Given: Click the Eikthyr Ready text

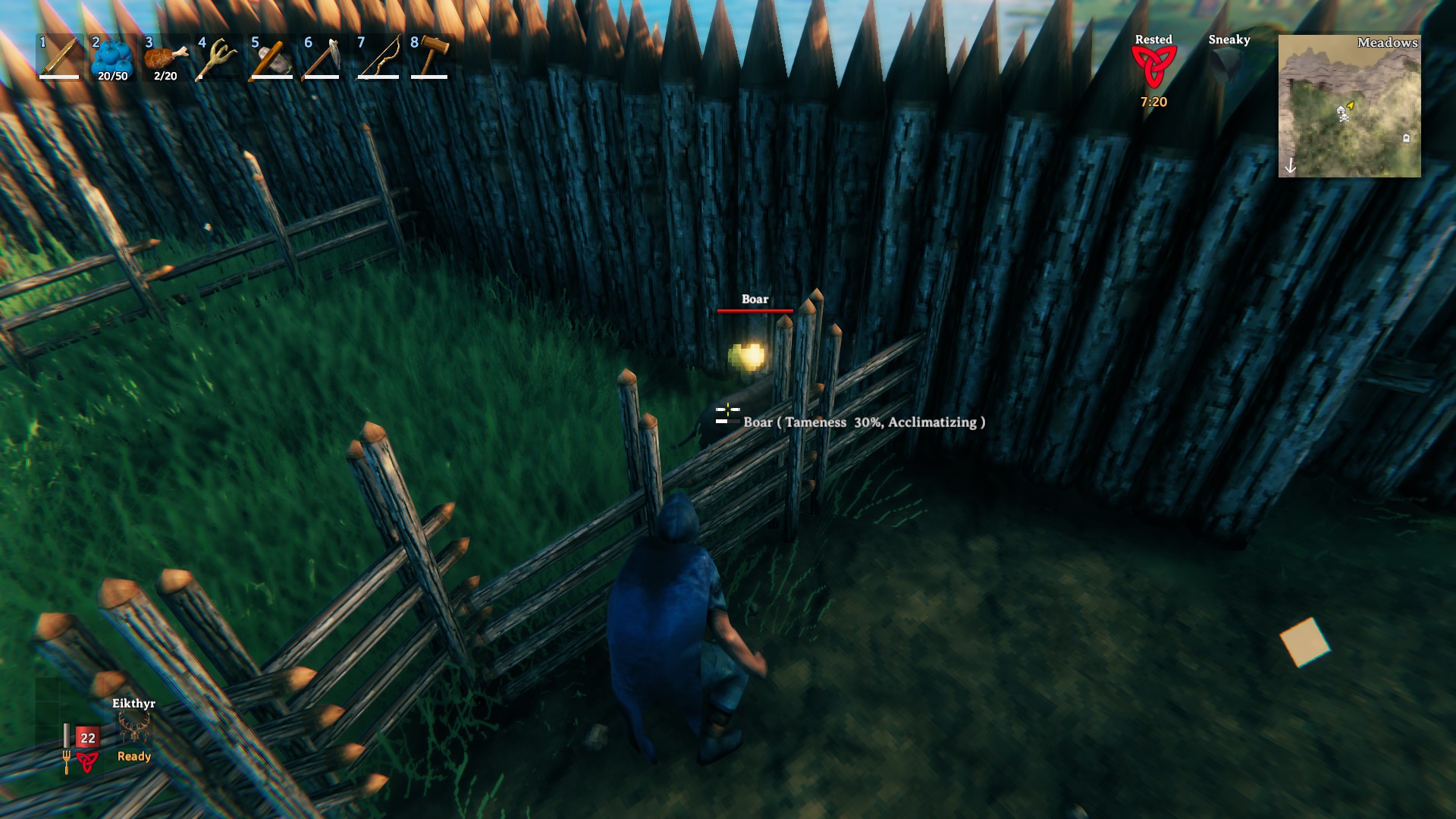Looking at the screenshot, I should coord(133,755).
